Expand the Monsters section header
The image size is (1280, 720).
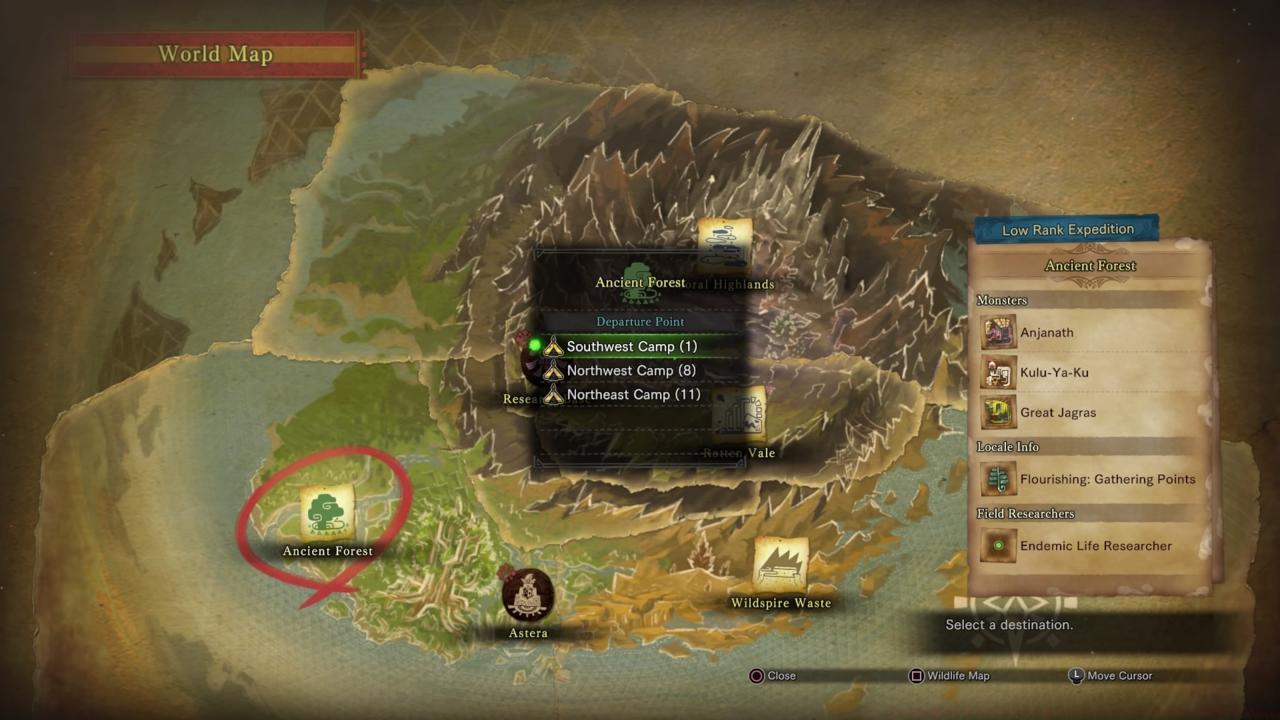pyautogui.click(x=1002, y=300)
